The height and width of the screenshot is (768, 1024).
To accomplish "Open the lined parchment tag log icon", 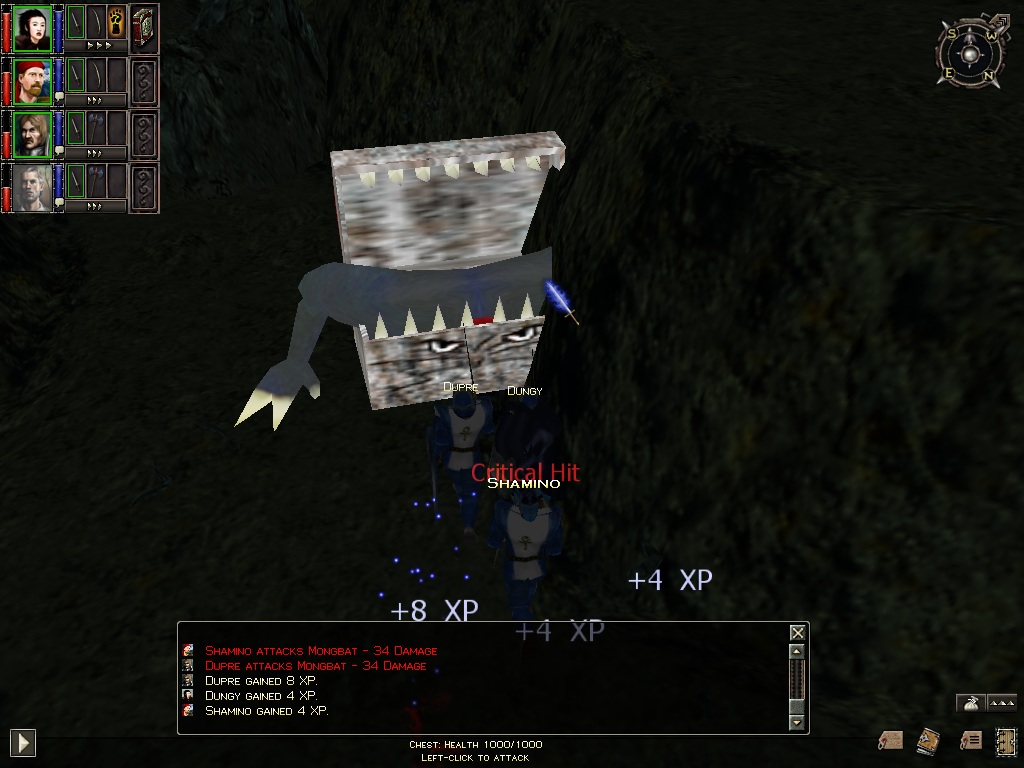I will (969, 740).
